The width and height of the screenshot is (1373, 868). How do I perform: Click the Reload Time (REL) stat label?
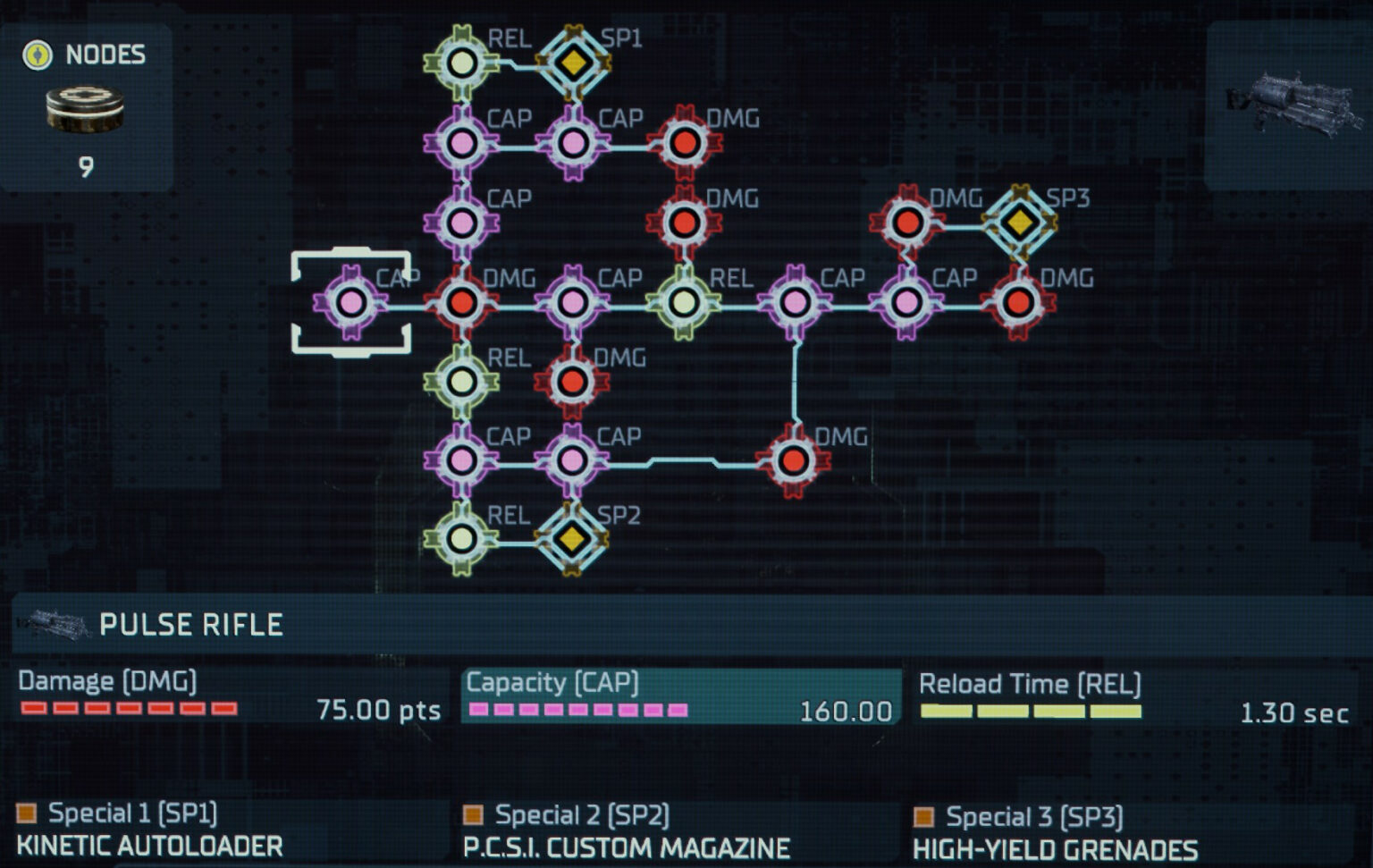pos(1028,684)
